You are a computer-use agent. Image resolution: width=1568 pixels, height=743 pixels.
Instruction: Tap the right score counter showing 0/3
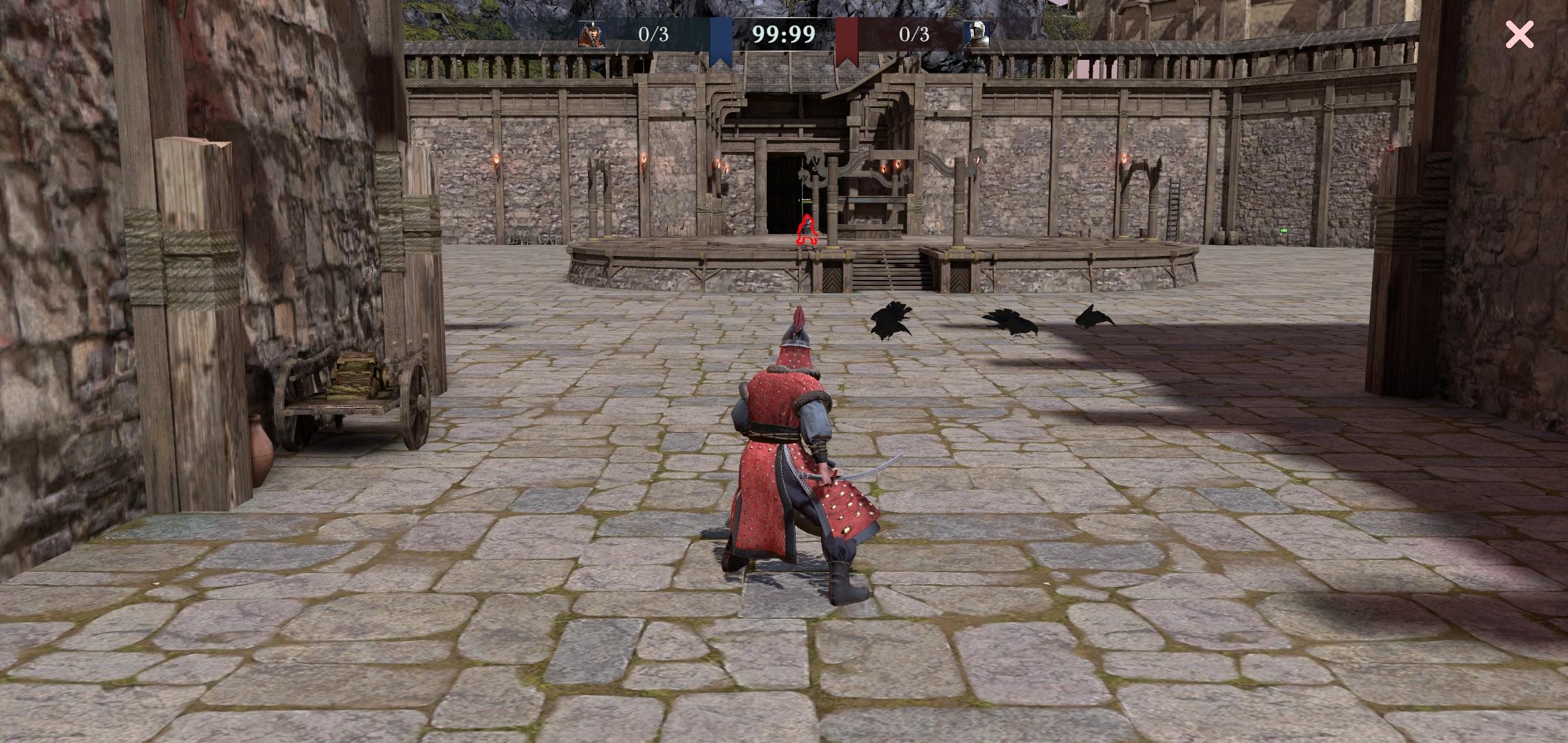pos(913,33)
